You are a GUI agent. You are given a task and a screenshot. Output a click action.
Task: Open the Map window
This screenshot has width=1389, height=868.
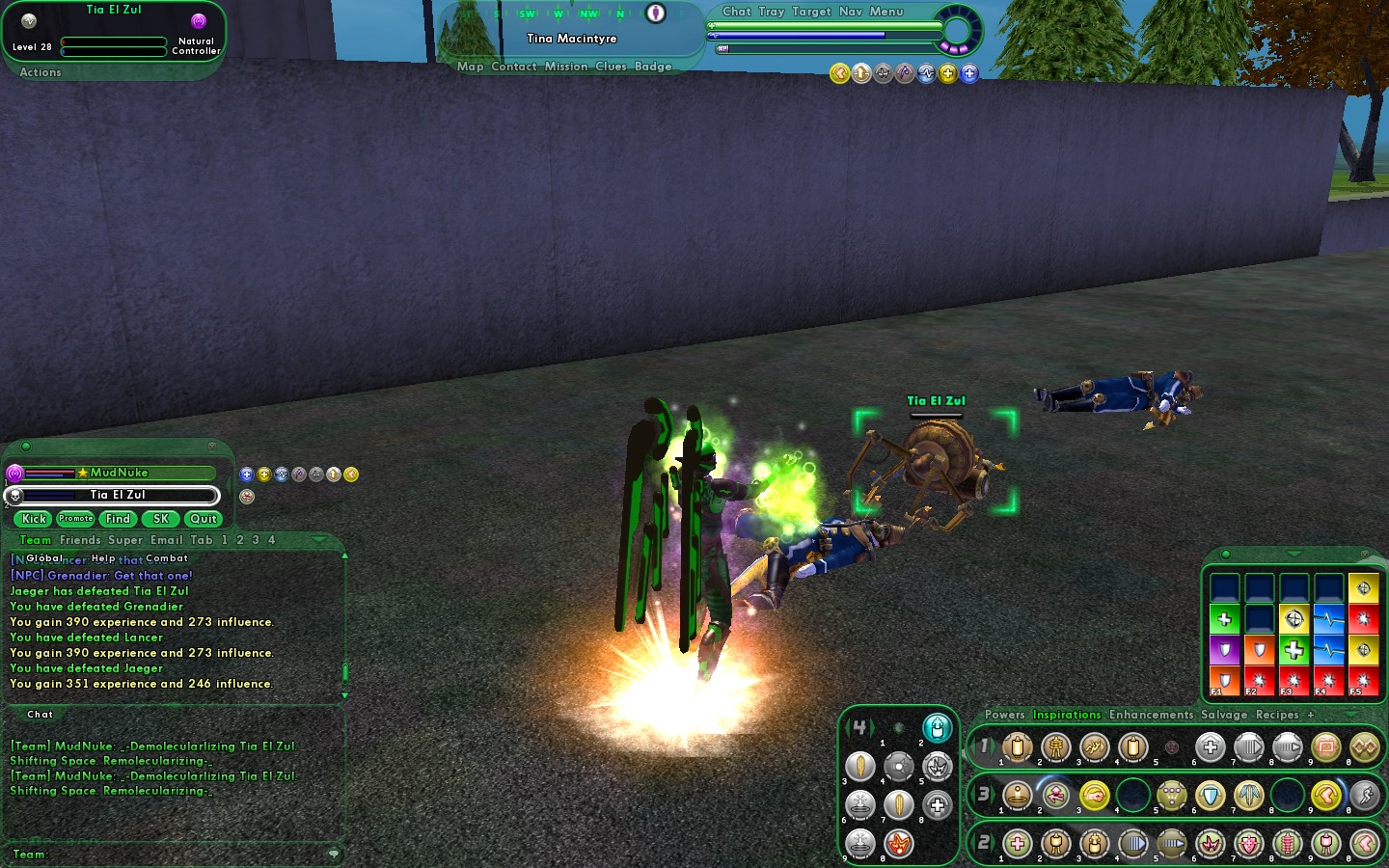(470, 67)
